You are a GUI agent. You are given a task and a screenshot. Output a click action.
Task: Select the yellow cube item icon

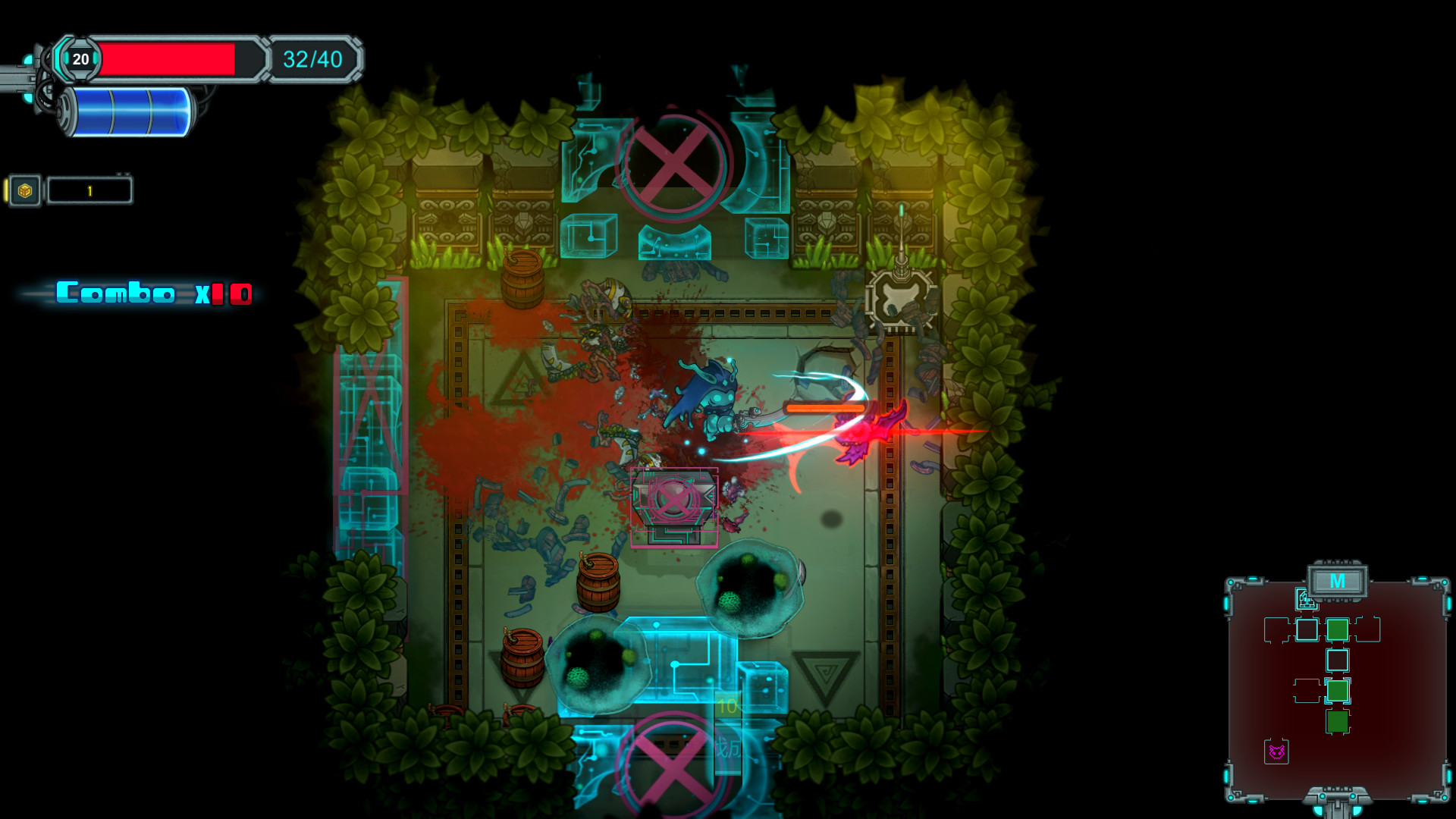click(25, 191)
